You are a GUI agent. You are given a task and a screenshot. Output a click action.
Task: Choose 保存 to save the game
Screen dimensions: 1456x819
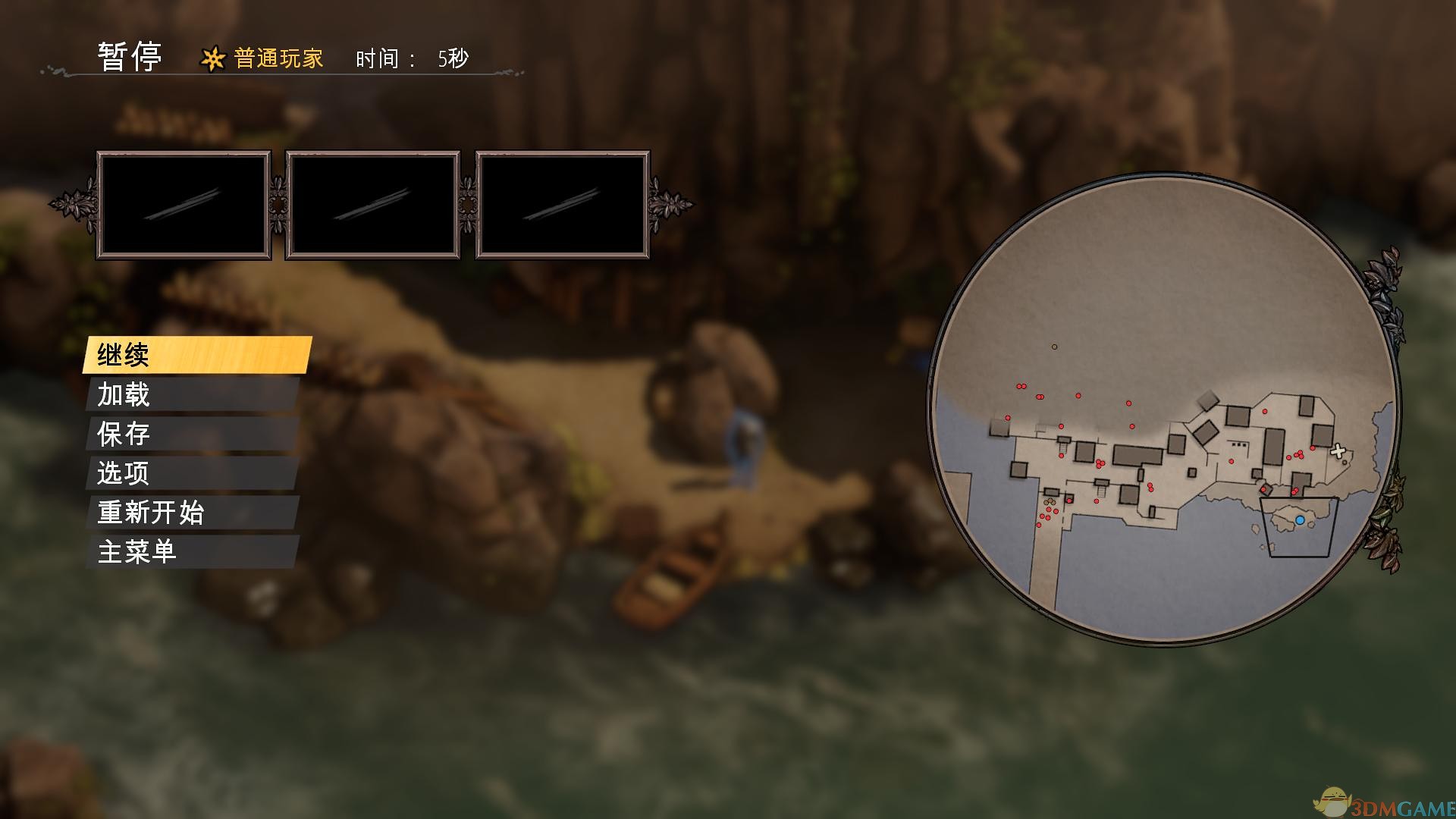(x=193, y=434)
